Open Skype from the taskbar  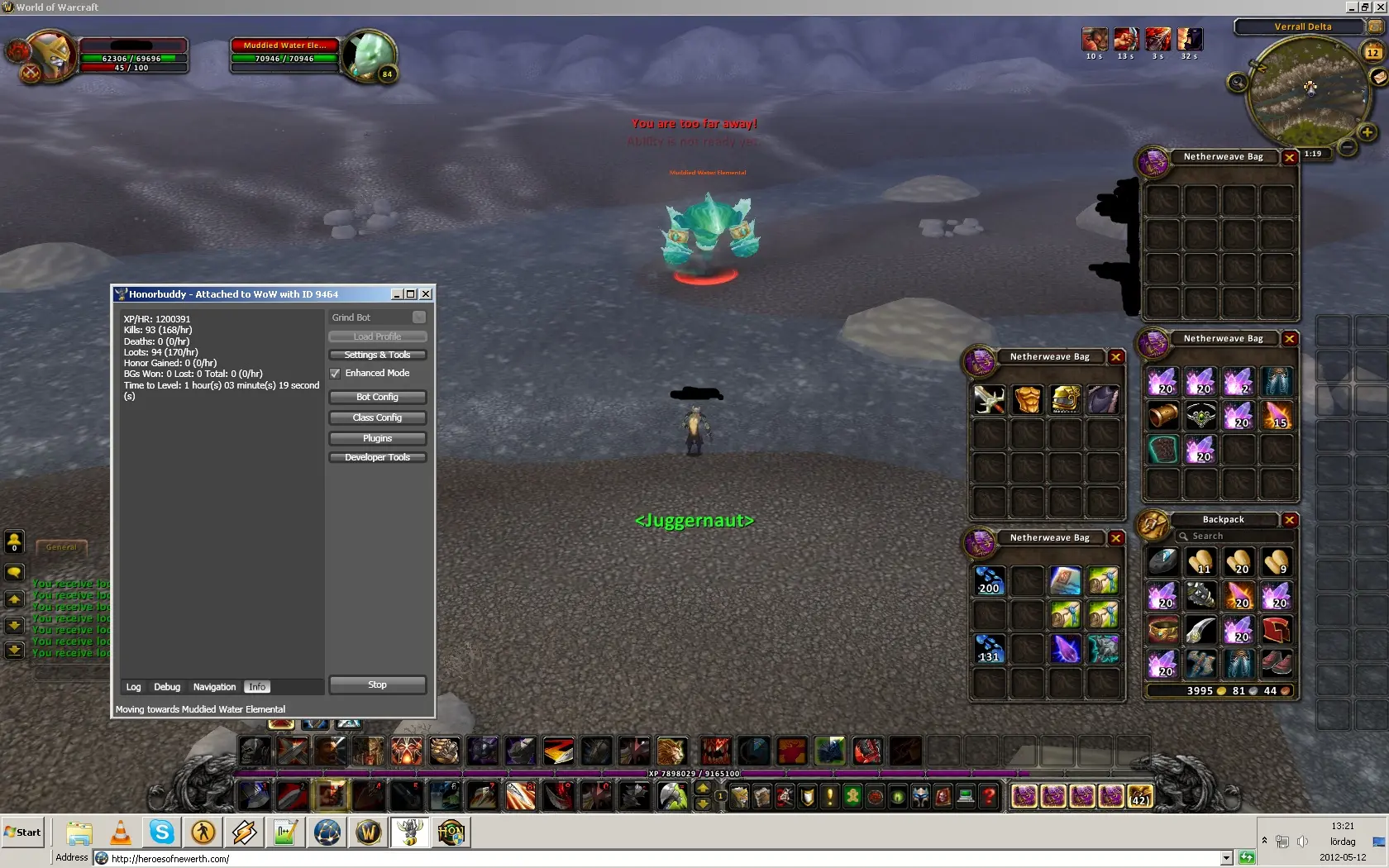pyautogui.click(x=161, y=832)
